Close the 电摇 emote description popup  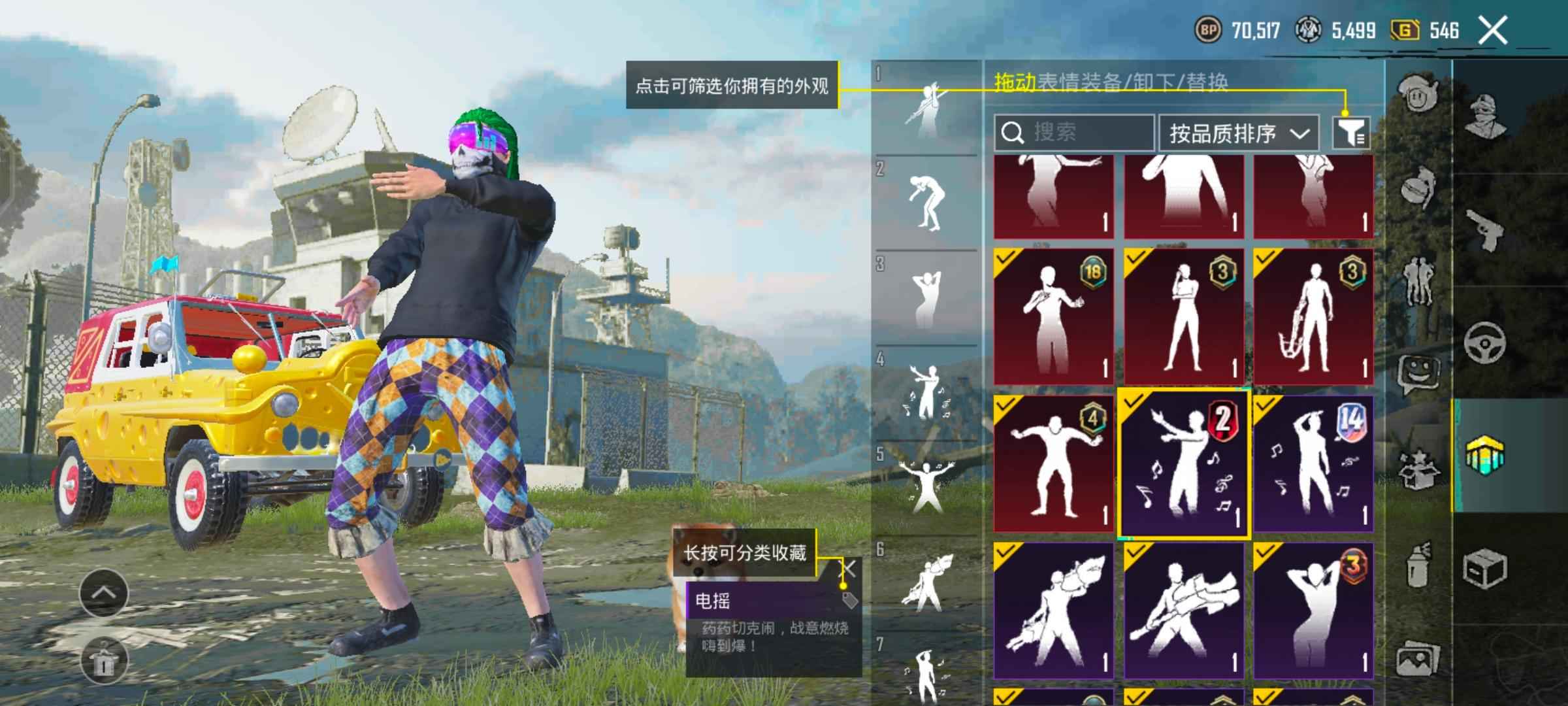[x=847, y=569]
